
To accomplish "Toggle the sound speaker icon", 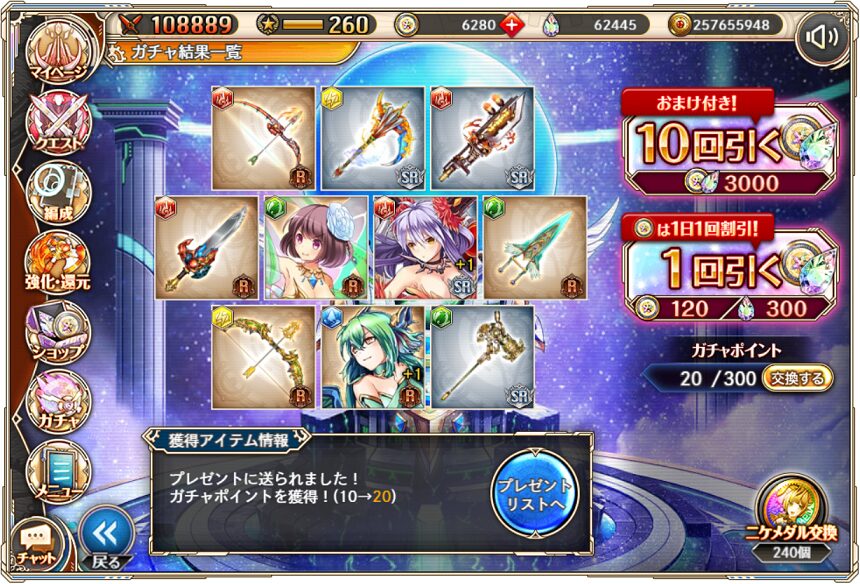I will click(x=821, y=39).
